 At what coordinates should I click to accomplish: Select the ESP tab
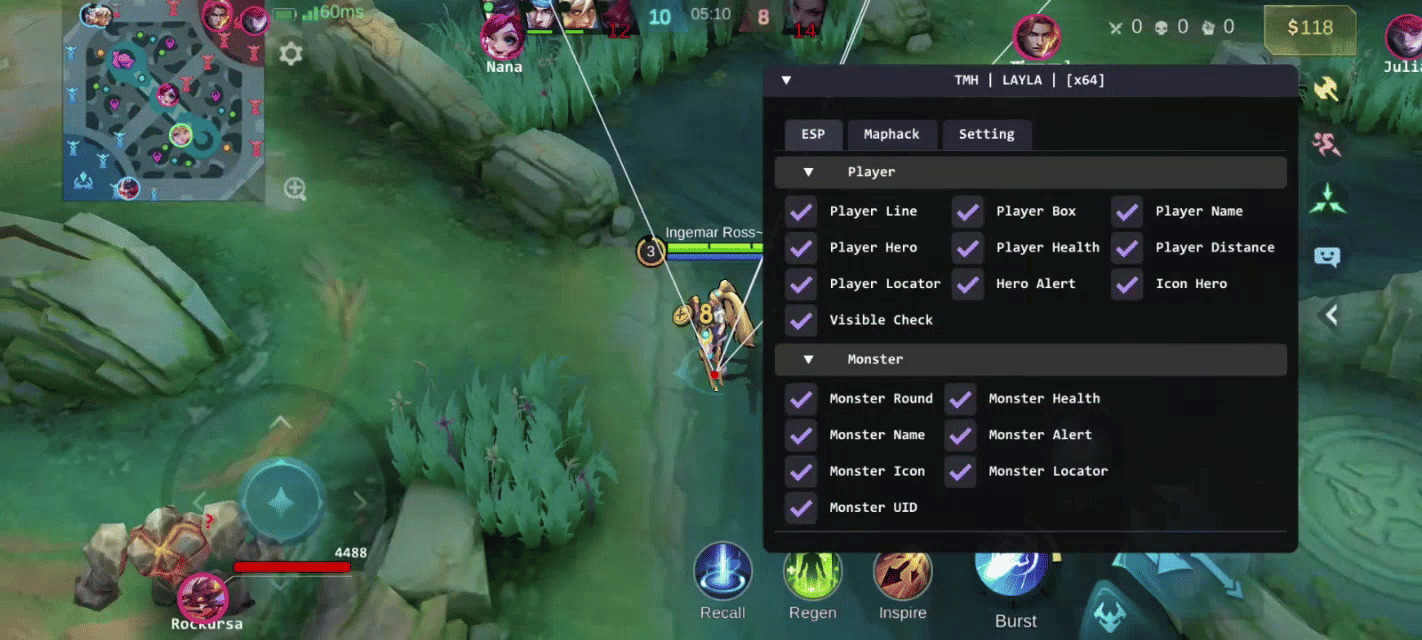point(812,134)
